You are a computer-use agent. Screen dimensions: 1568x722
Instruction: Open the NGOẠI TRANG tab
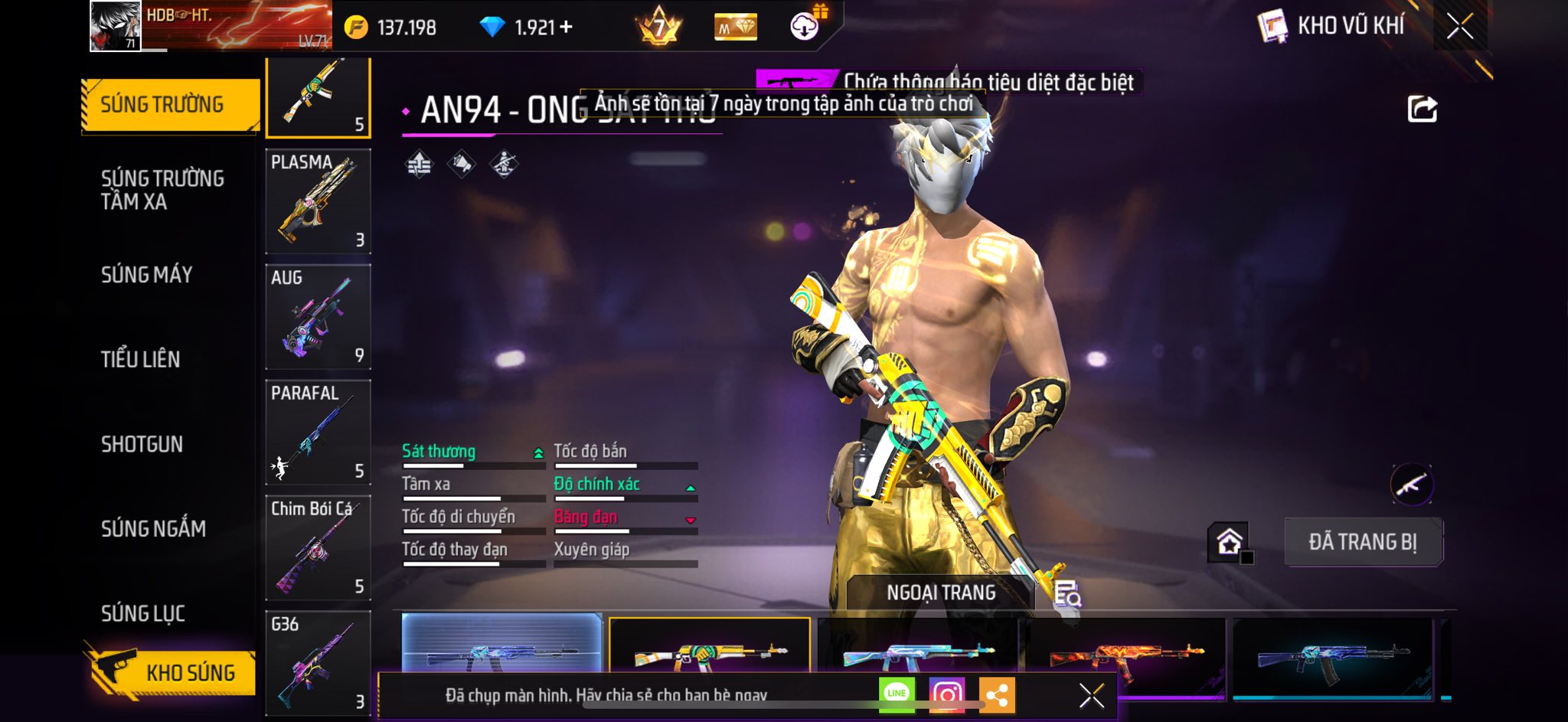pos(941,593)
